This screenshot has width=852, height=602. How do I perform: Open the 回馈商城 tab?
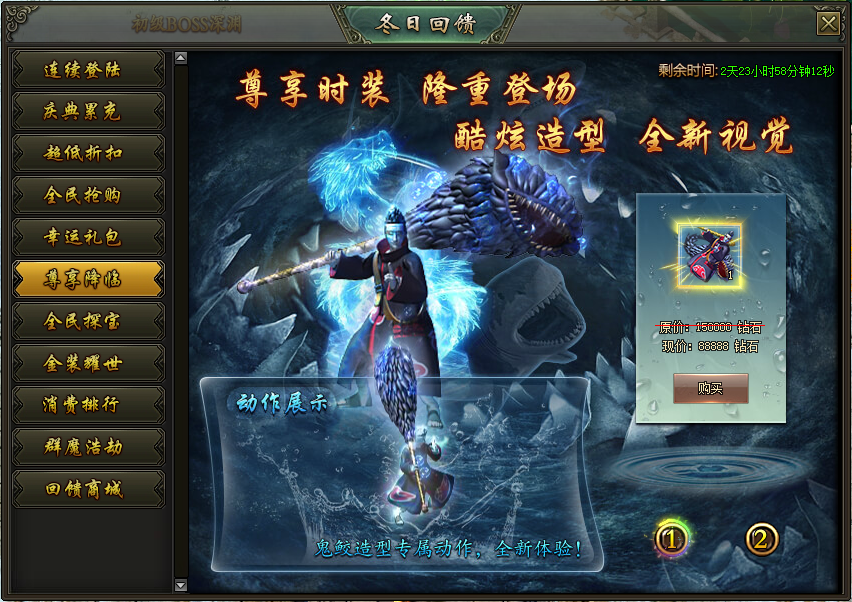pyautogui.click(x=88, y=489)
